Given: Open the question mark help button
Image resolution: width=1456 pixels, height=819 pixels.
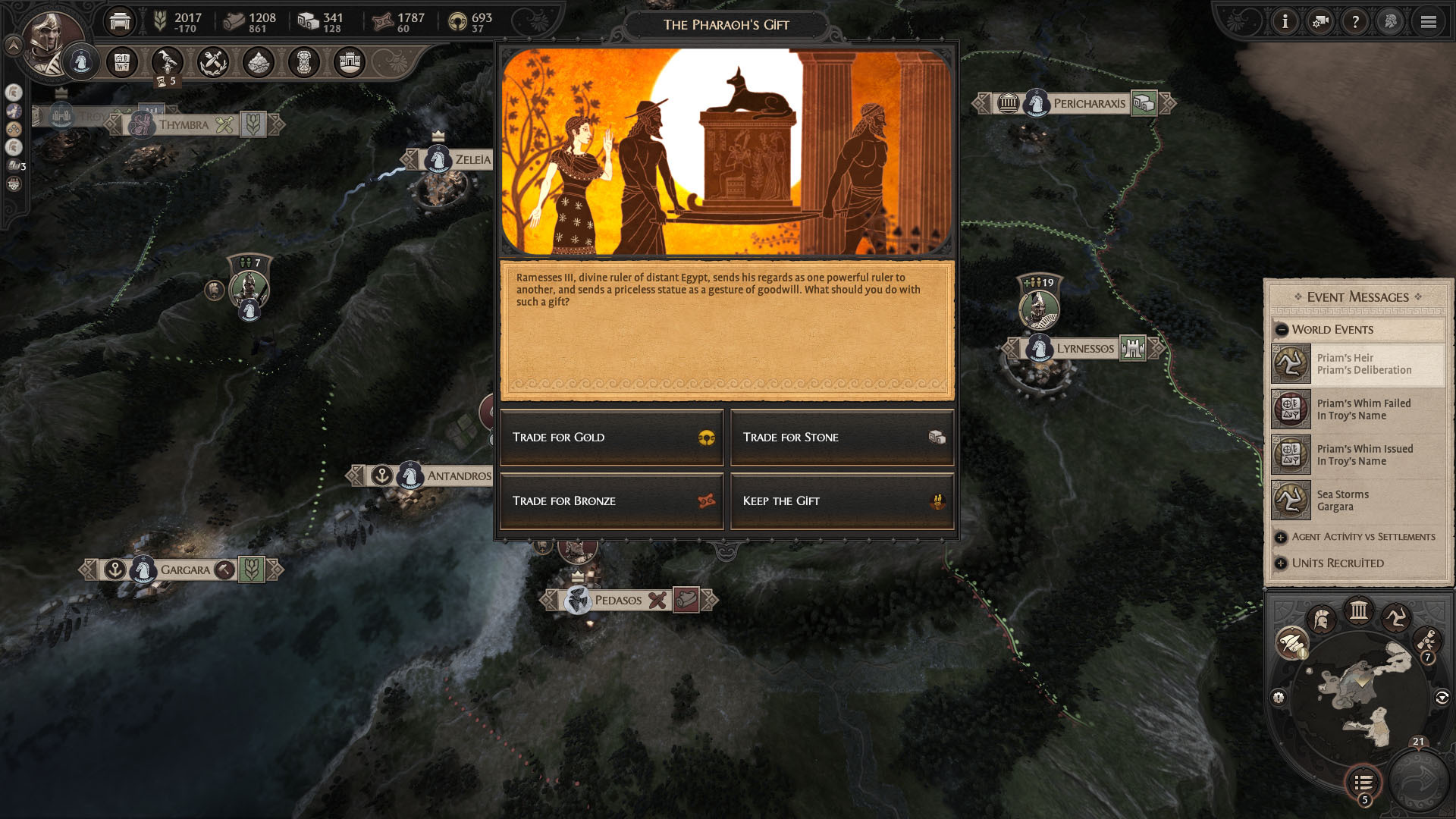Looking at the screenshot, I should (x=1355, y=22).
